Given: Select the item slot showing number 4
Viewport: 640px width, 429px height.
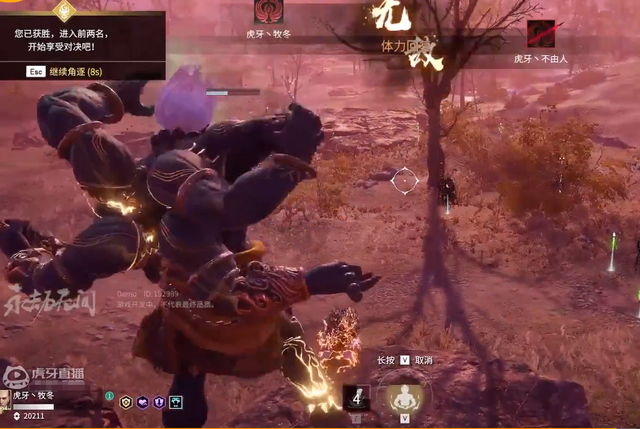Looking at the screenshot, I should [357, 397].
